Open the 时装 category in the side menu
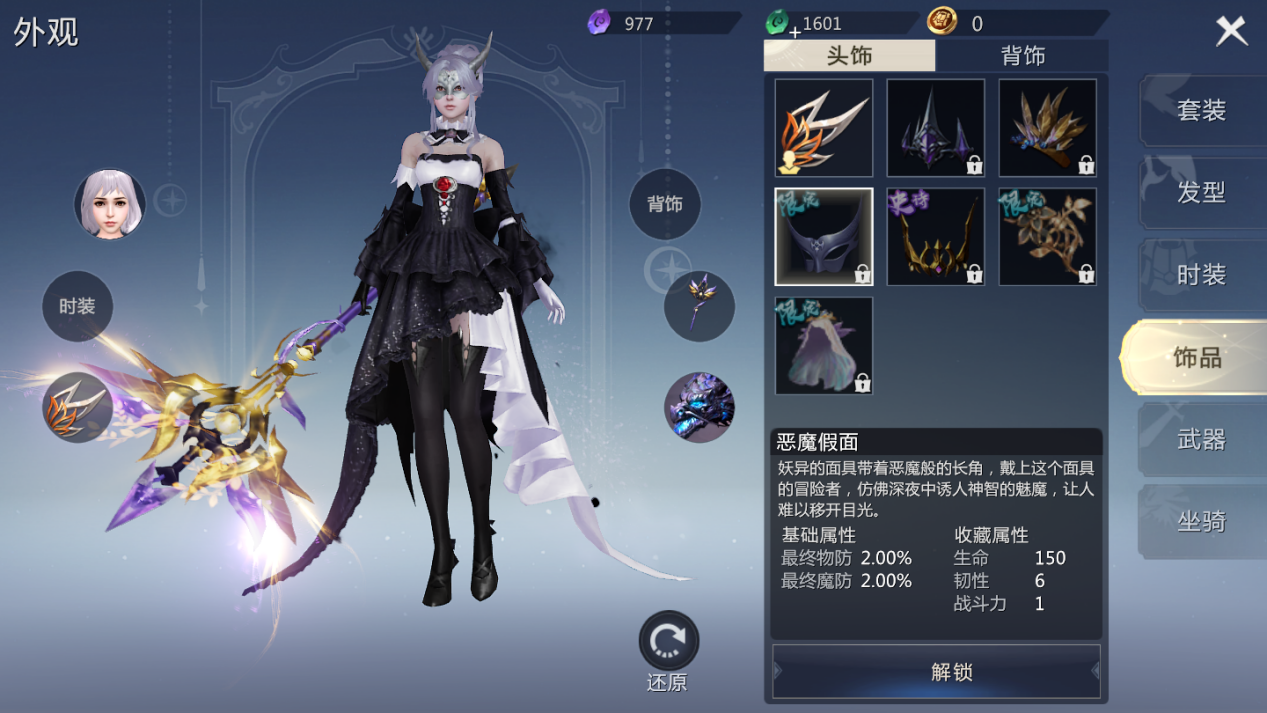1267x713 pixels. pyautogui.click(x=1201, y=274)
